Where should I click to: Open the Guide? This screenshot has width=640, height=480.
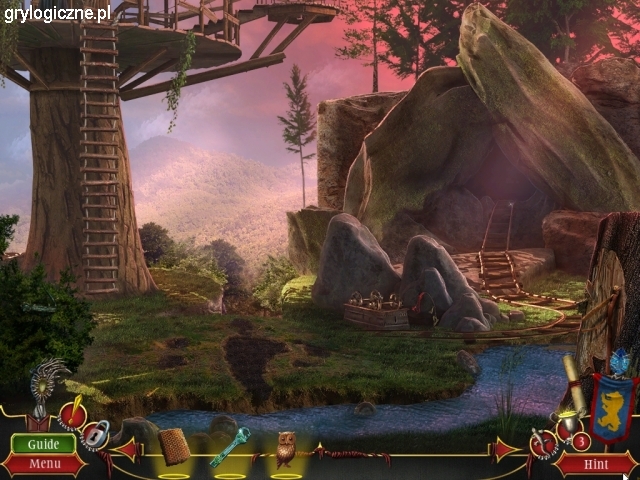pos(43,444)
